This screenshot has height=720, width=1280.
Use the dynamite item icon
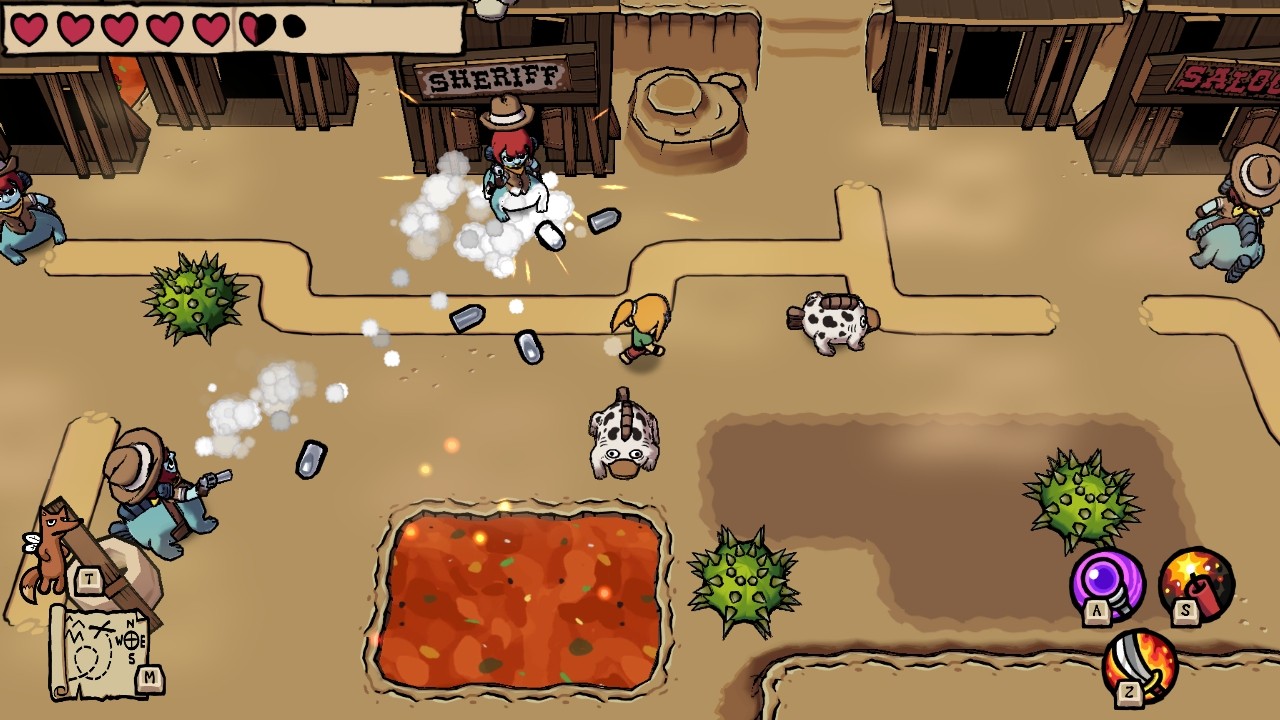[x=1196, y=583]
